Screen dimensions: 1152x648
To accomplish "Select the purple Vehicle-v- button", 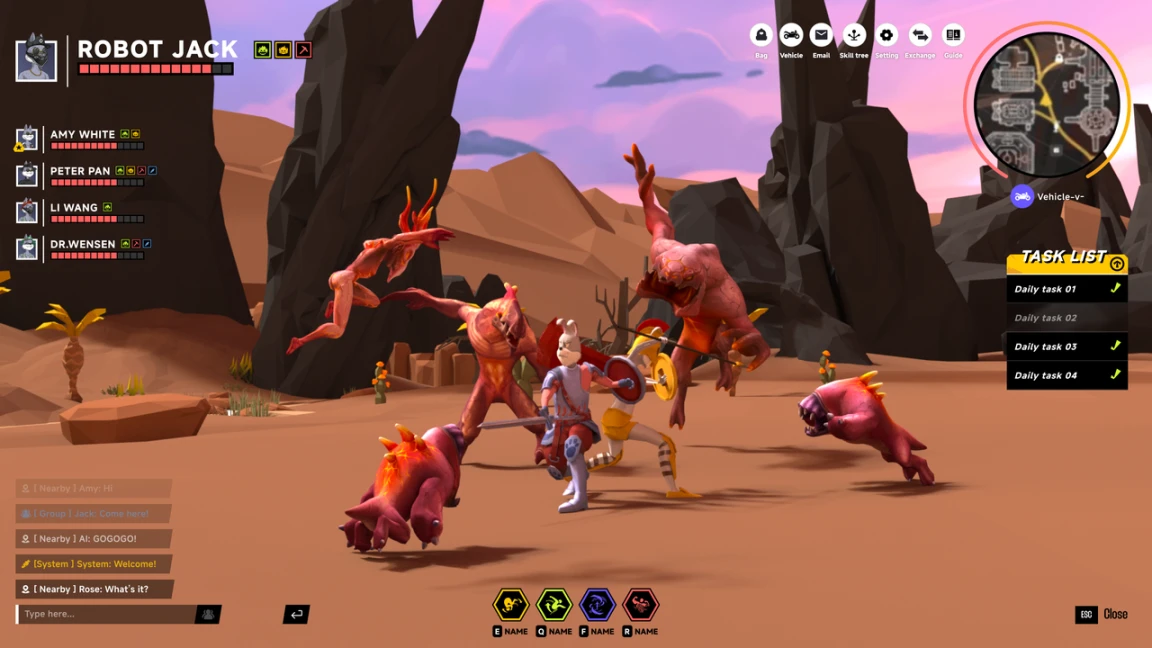I will (x=1022, y=196).
